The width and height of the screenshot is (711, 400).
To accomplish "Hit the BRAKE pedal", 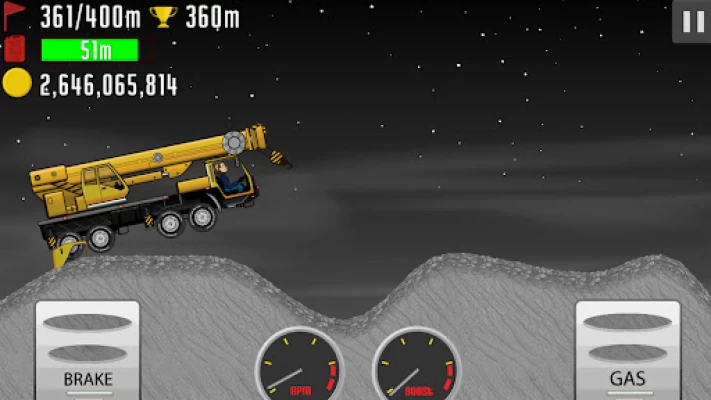I will coord(88,349).
